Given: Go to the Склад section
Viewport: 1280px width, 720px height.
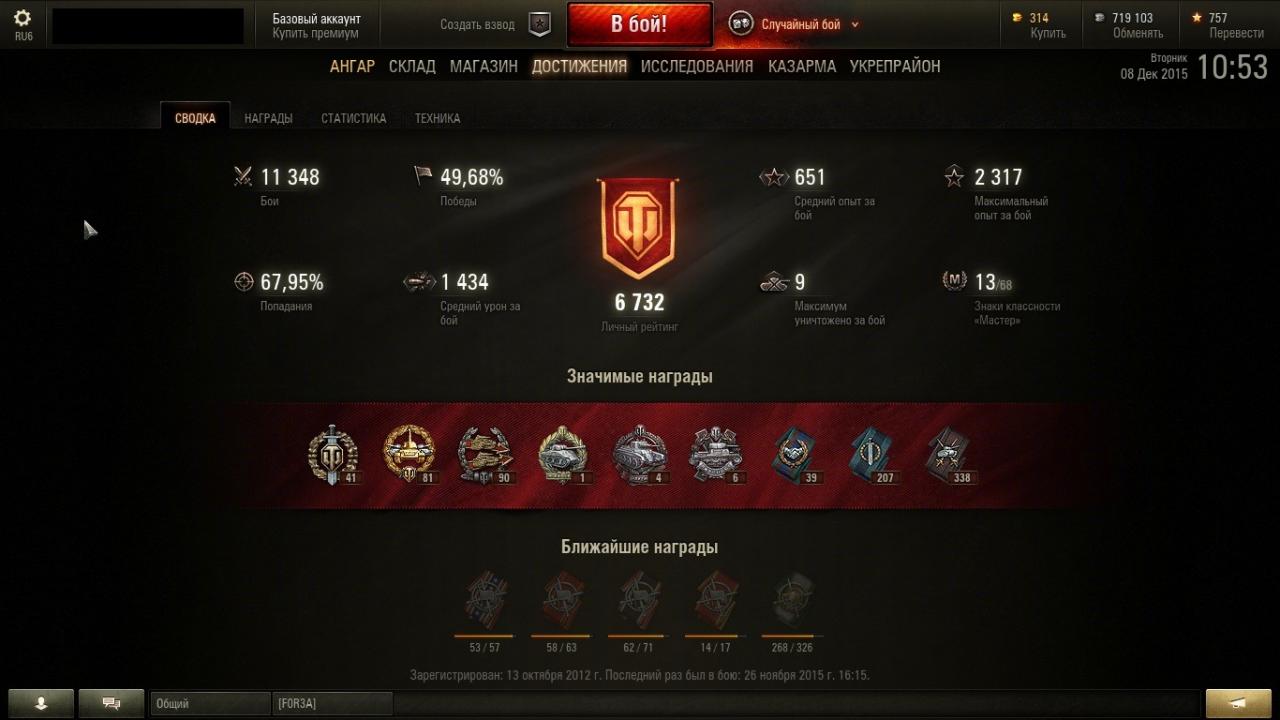Looking at the screenshot, I should pos(412,66).
